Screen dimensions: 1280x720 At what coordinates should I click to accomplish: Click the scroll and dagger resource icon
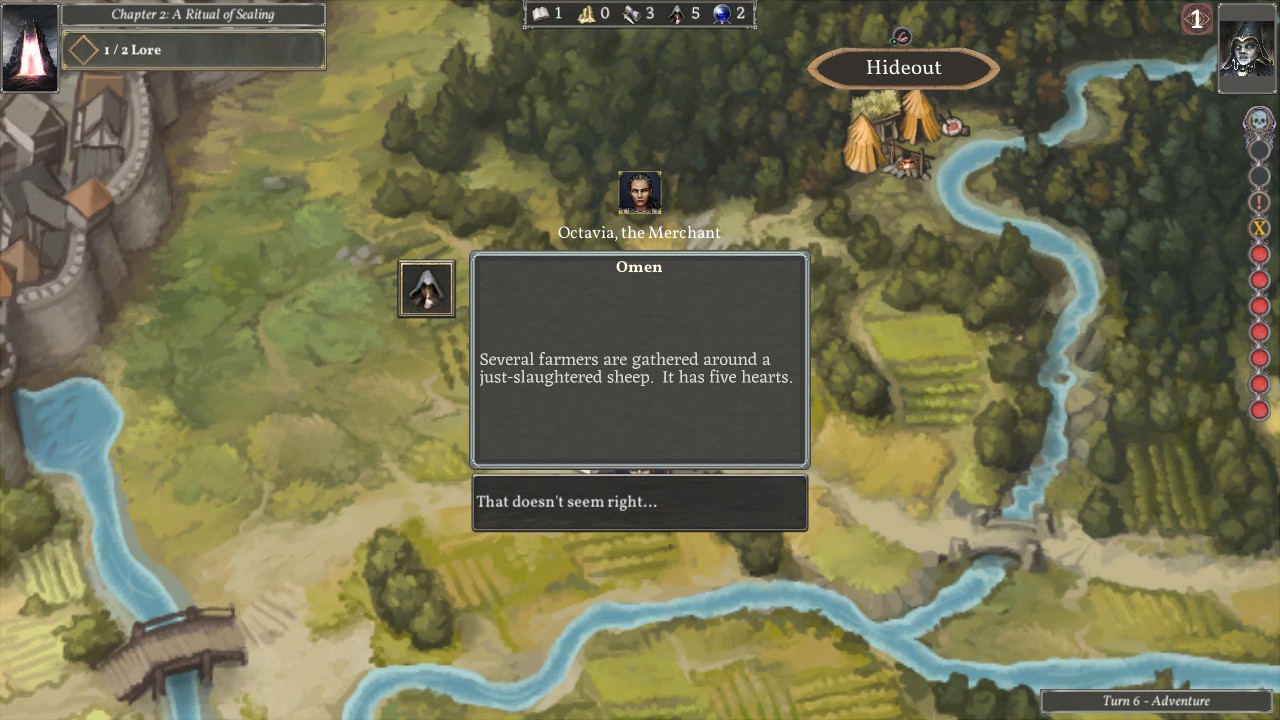(x=632, y=13)
